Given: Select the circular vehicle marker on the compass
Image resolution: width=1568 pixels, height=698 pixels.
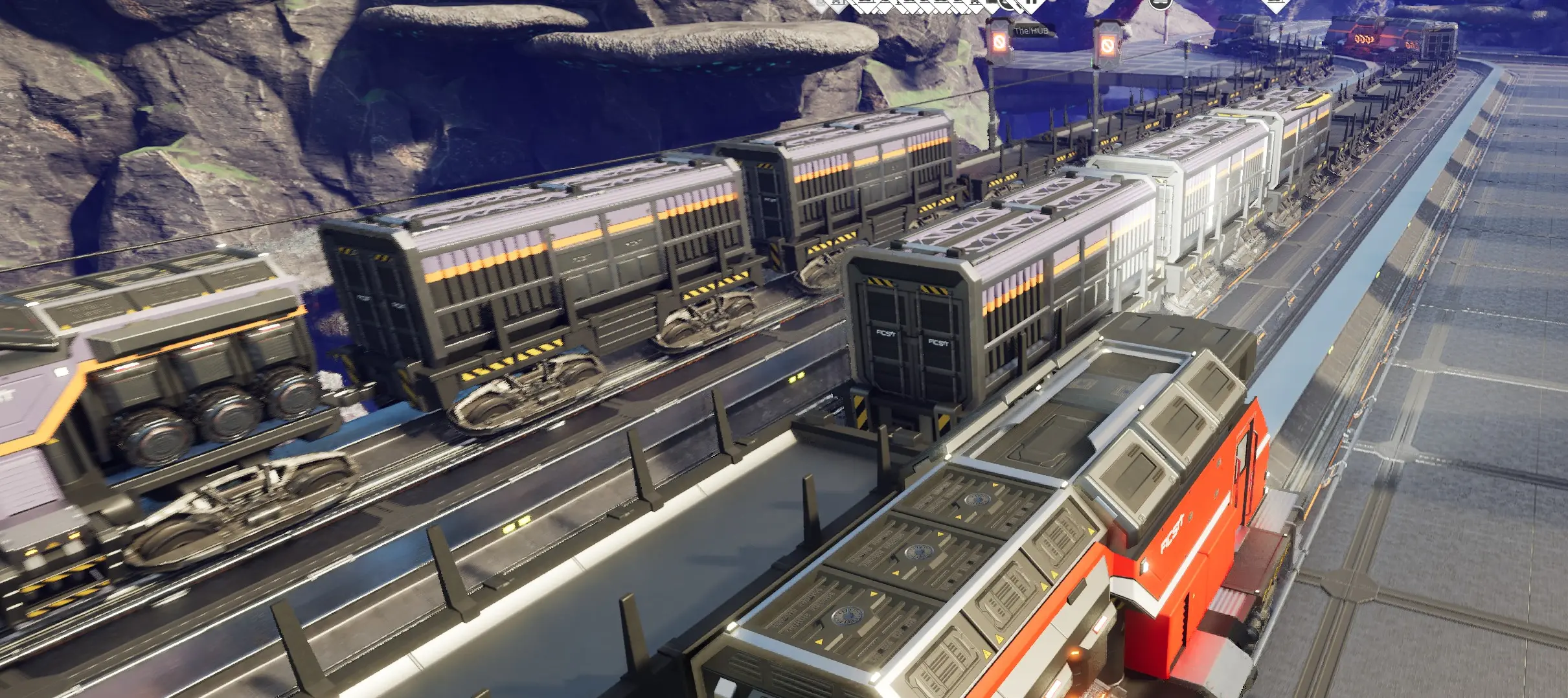Looking at the screenshot, I should tap(1160, 3).
